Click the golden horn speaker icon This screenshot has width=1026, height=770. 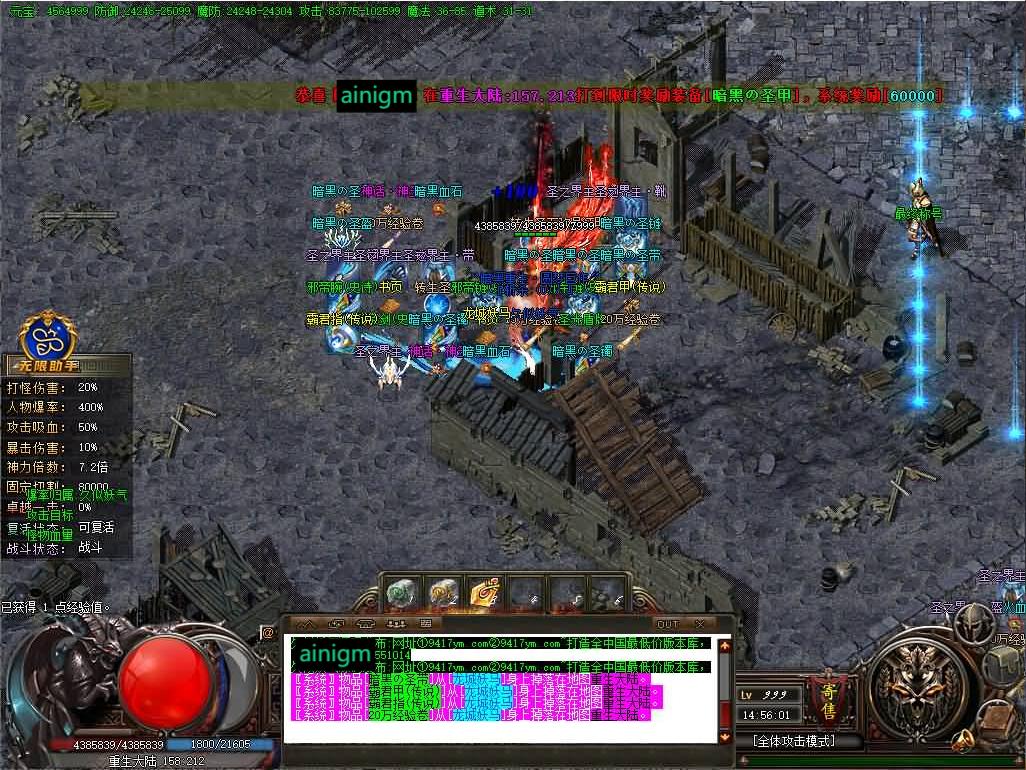[965, 741]
